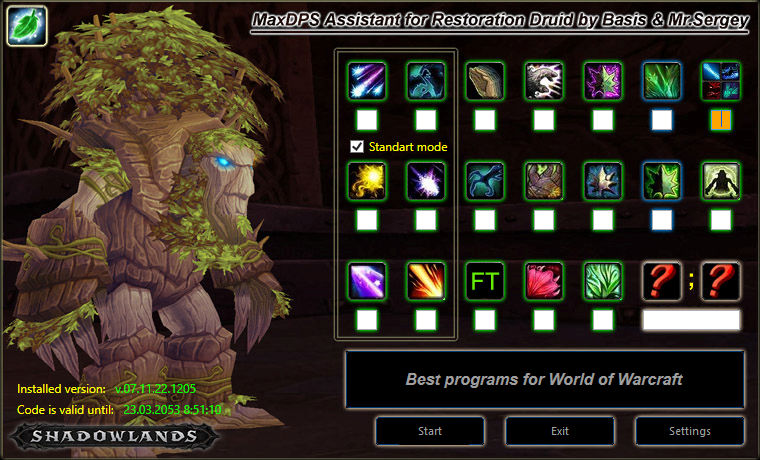Choose the yellow sun spell icon

(367, 181)
